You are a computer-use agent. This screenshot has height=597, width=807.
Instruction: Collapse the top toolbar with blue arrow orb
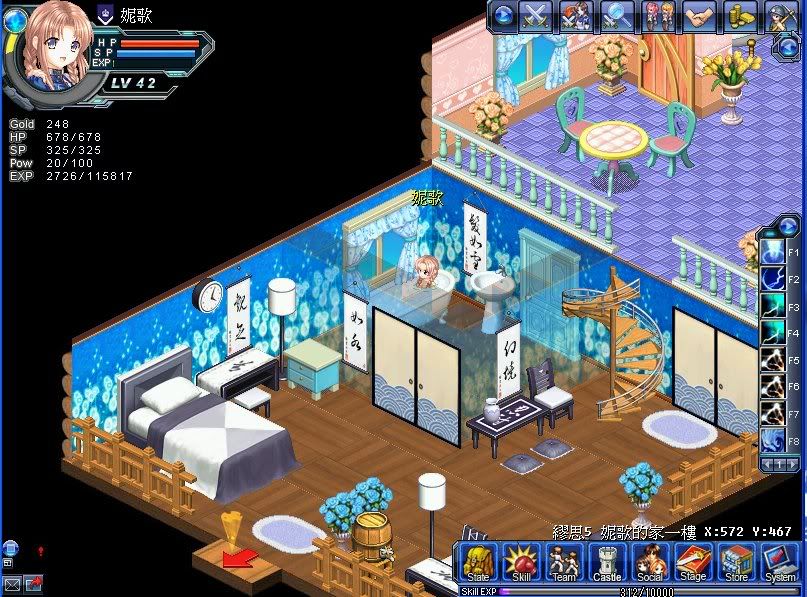point(503,16)
